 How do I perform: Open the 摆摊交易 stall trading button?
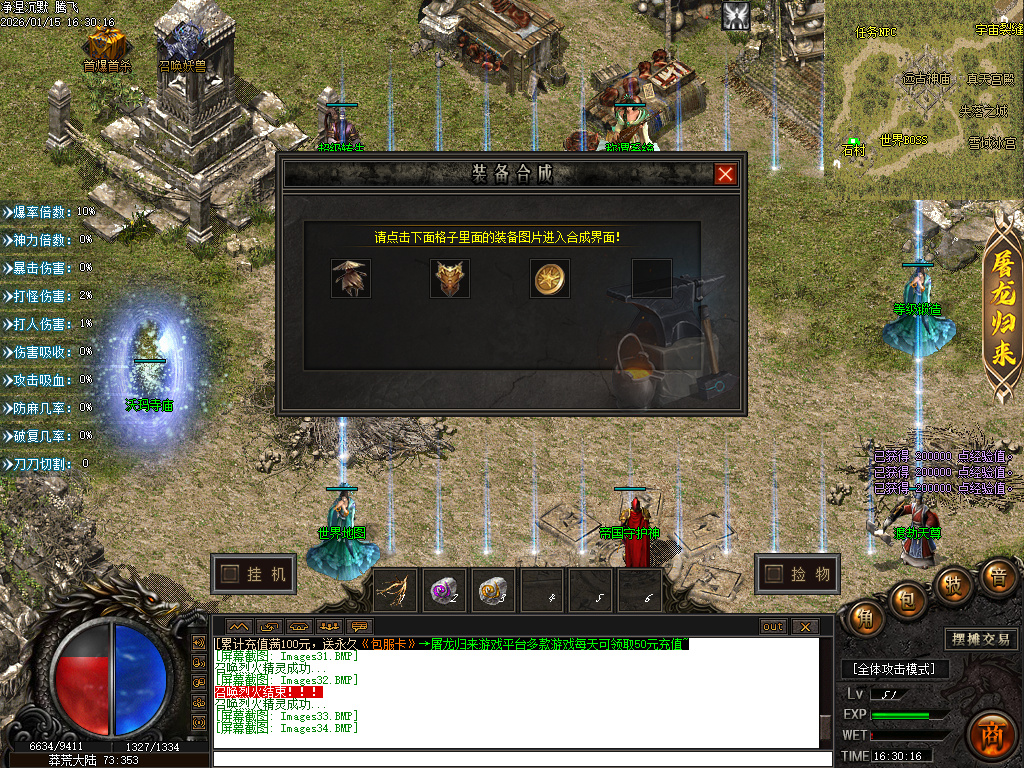(x=979, y=639)
